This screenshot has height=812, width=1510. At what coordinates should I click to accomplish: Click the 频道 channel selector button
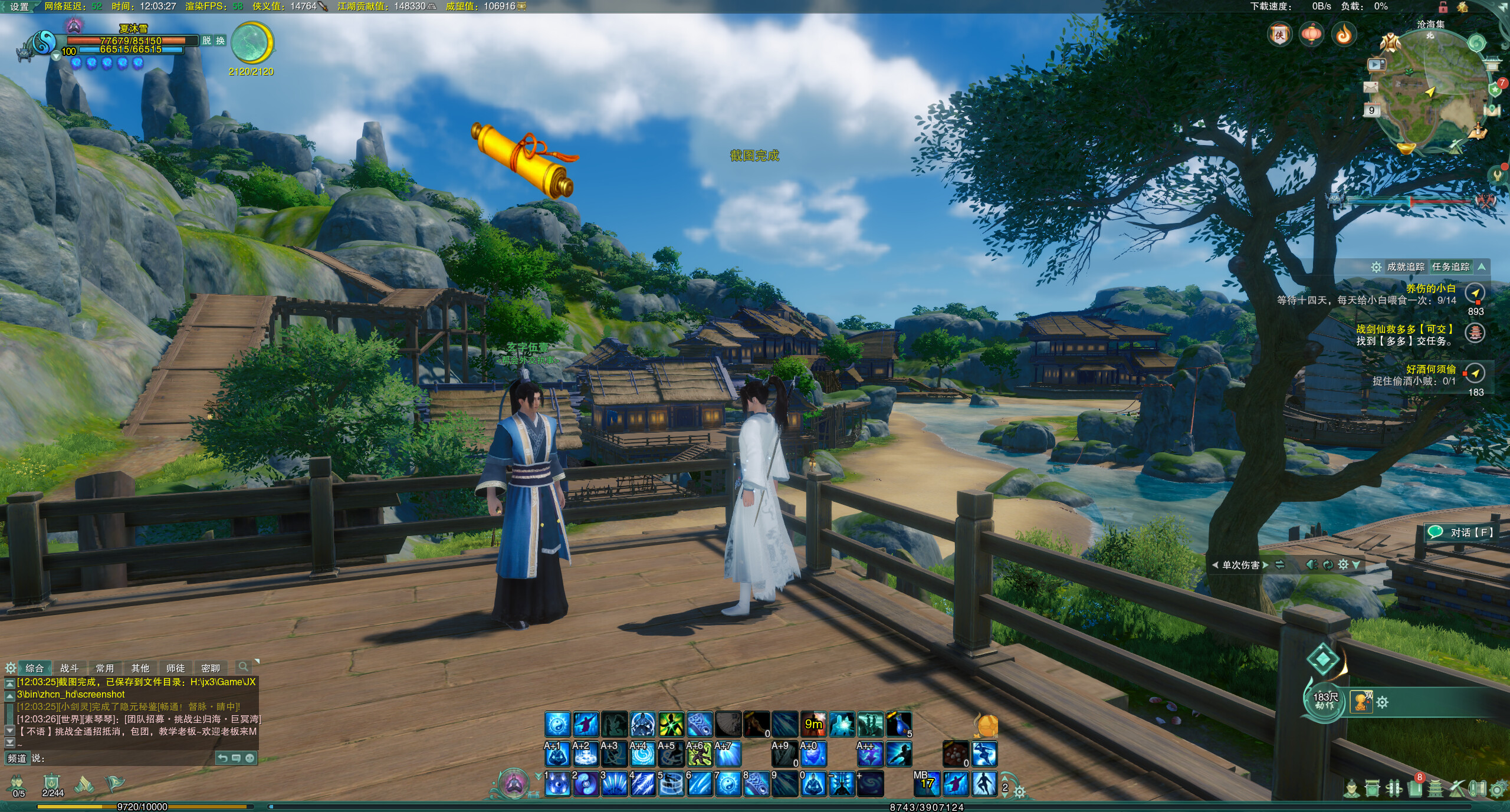[17, 758]
